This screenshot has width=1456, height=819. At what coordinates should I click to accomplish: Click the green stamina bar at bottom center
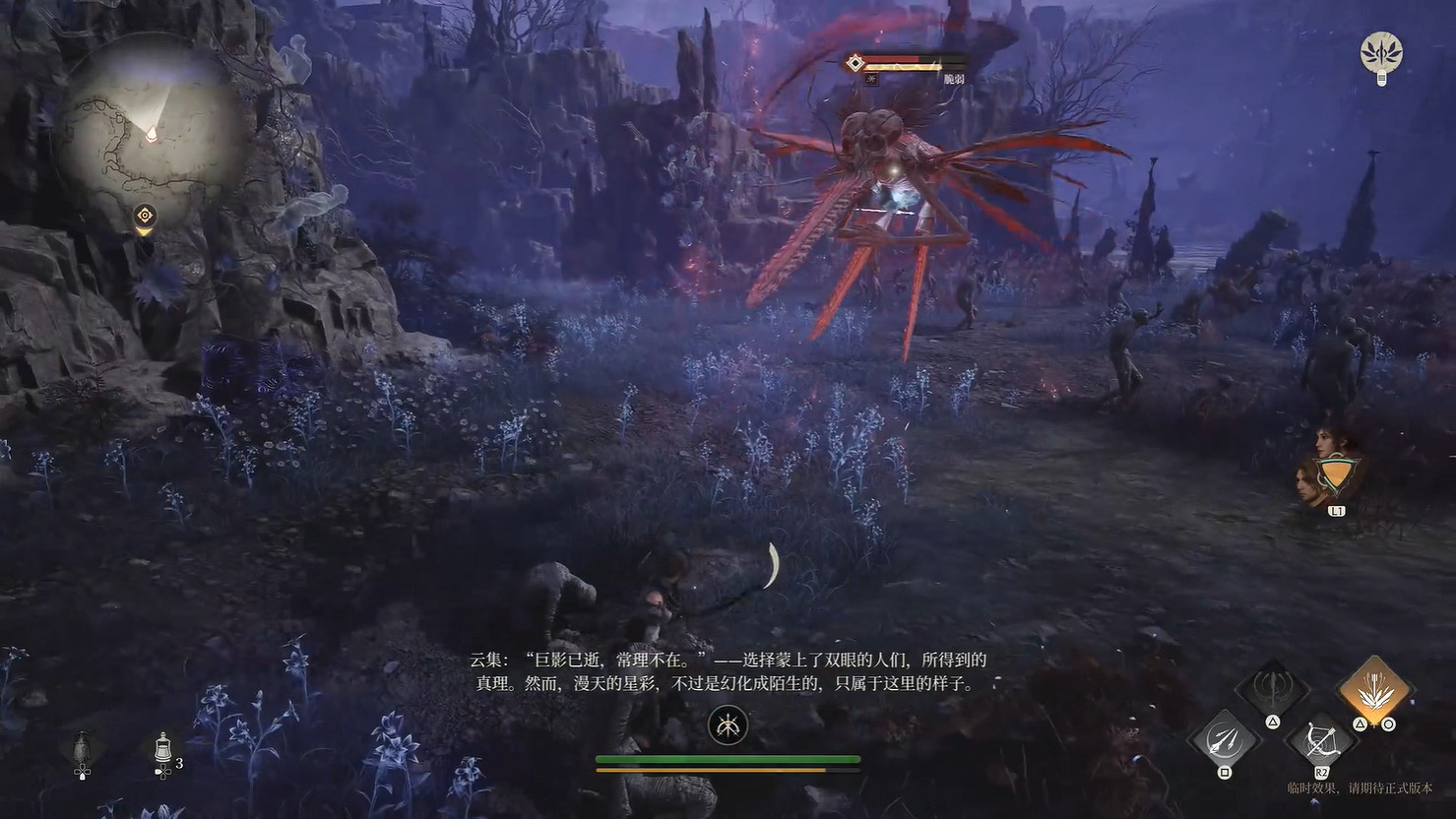(x=728, y=758)
